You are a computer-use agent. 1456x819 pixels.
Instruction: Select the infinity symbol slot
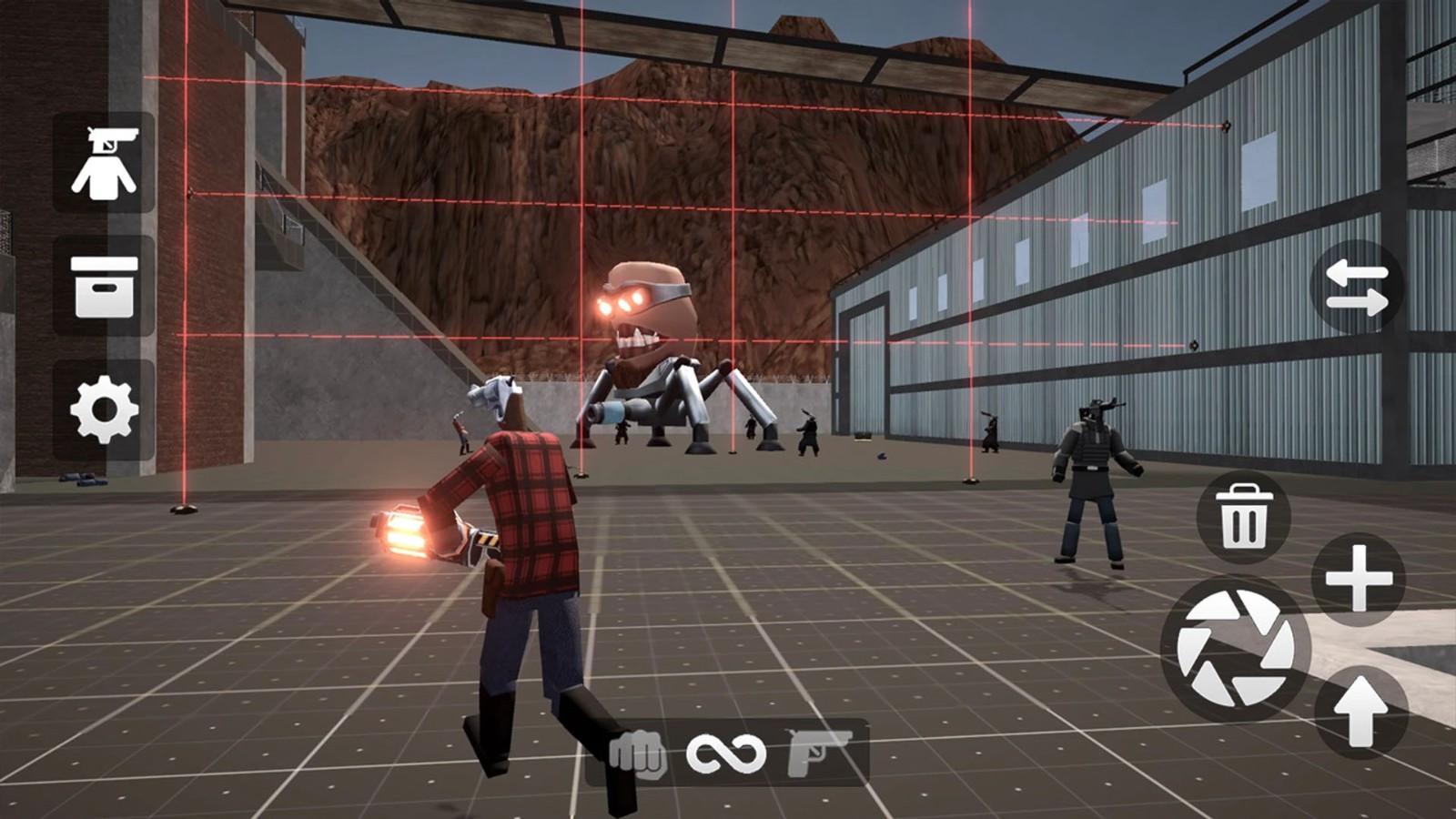726,753
